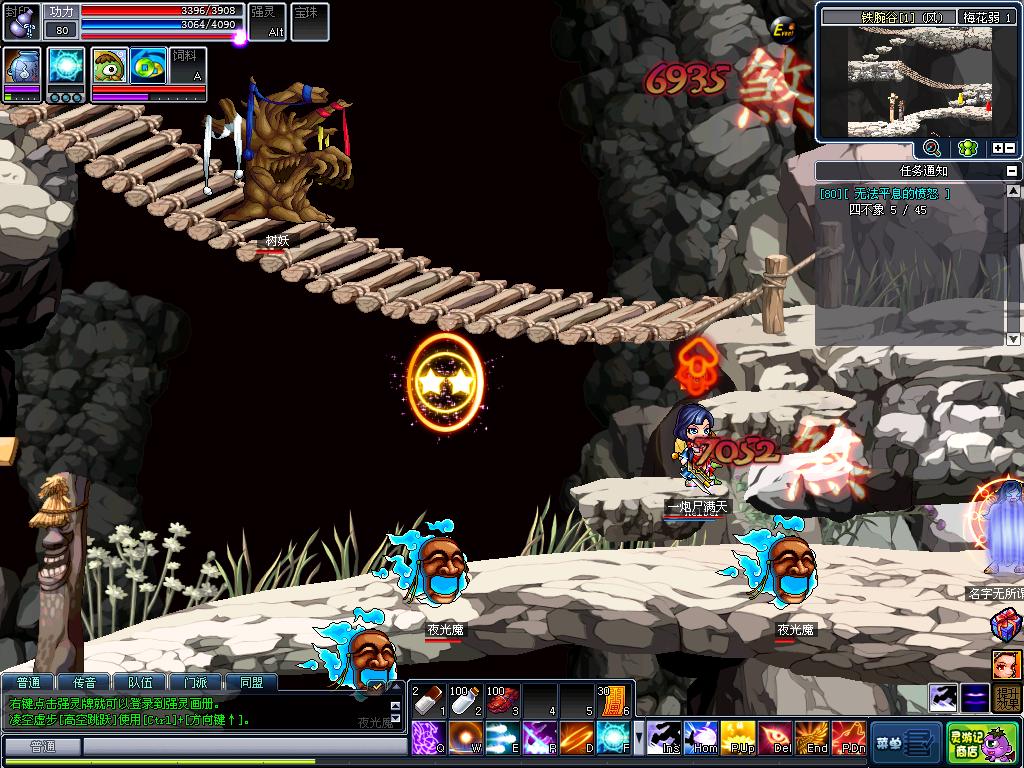Select the 无法平息的愤怒 quest entry

885,194
